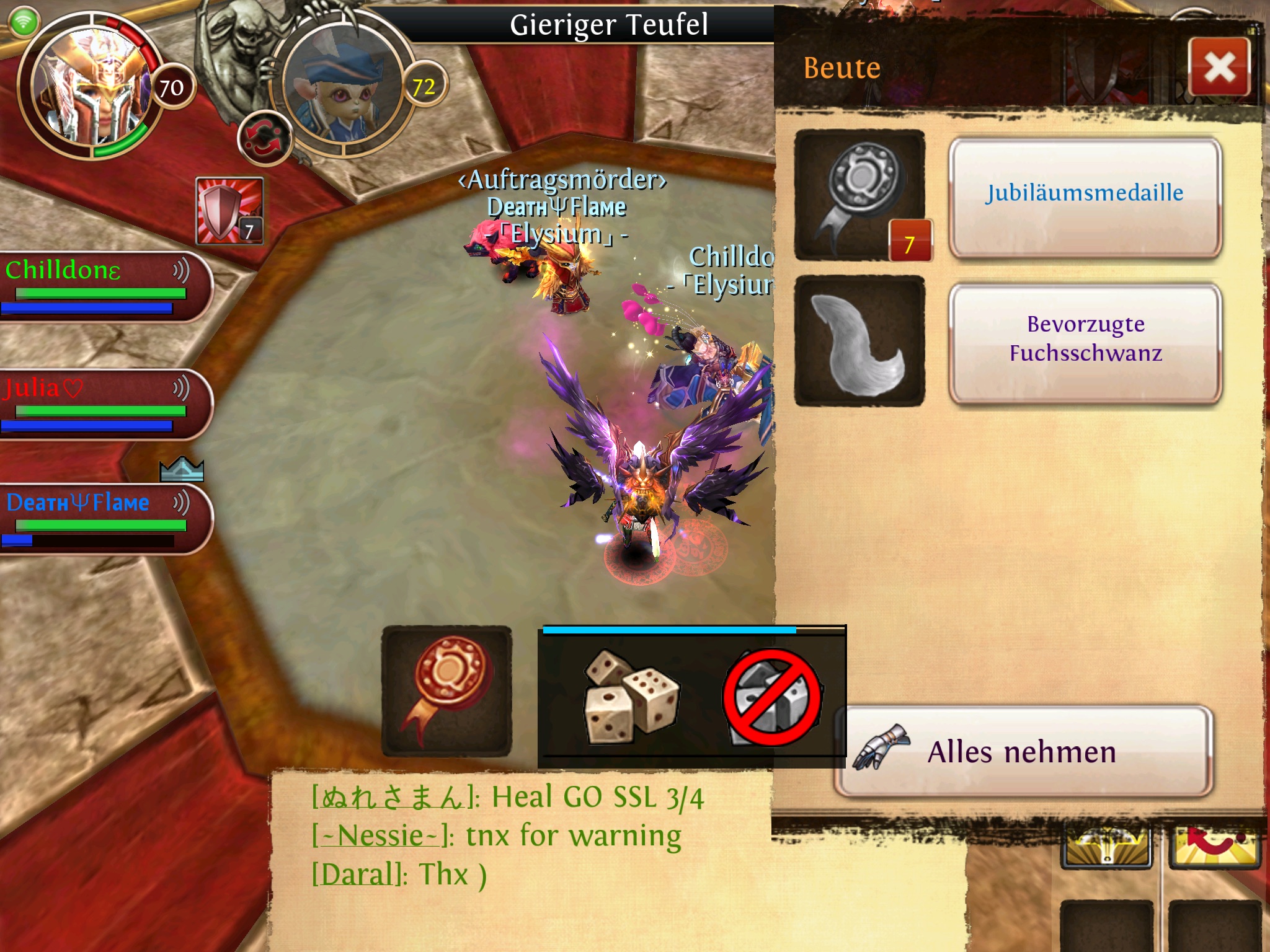Select the silver medal loot icon

(860, 195)
